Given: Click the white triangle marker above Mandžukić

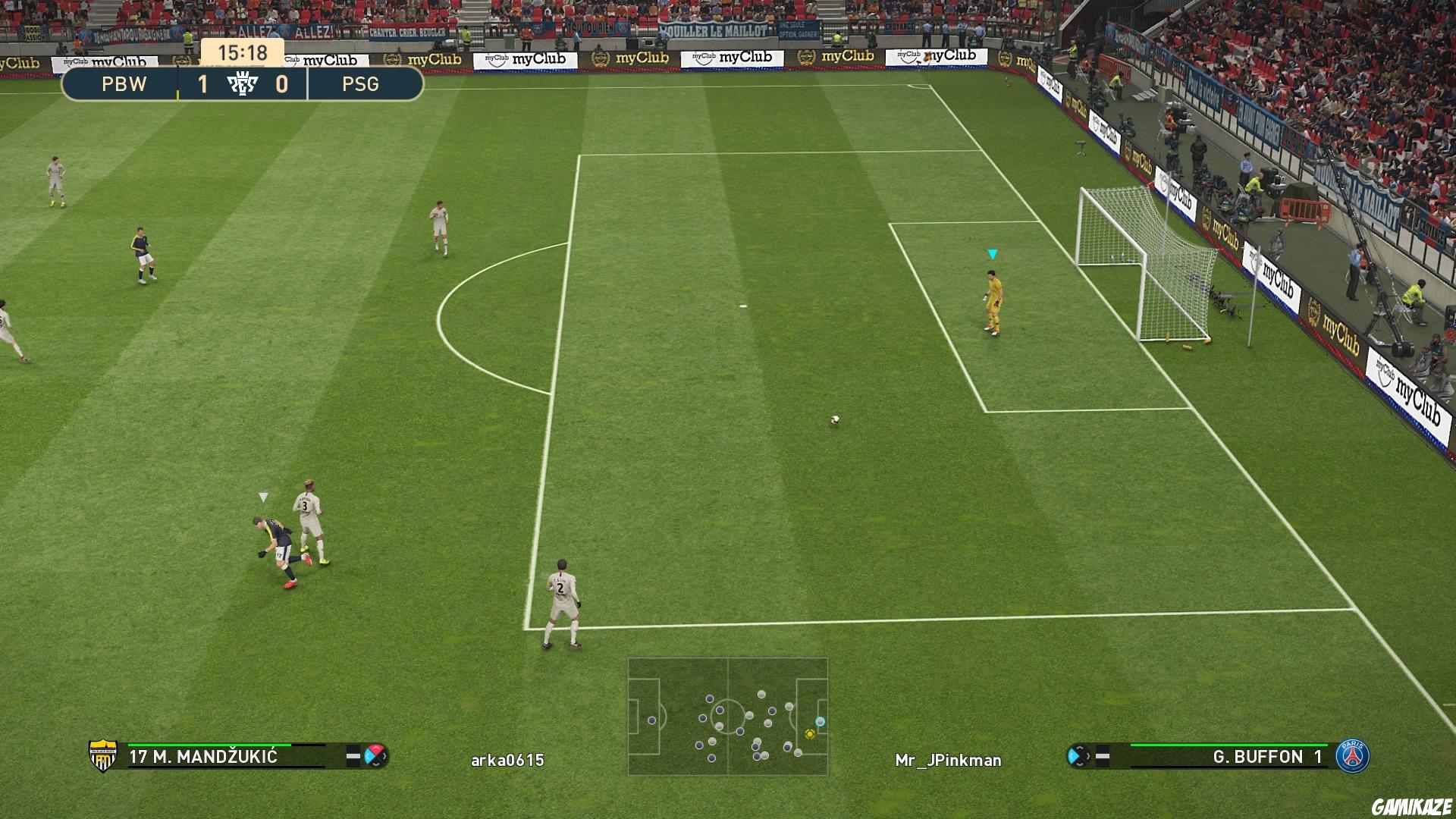Looking at the screenshot, I should tap(263, 495).
